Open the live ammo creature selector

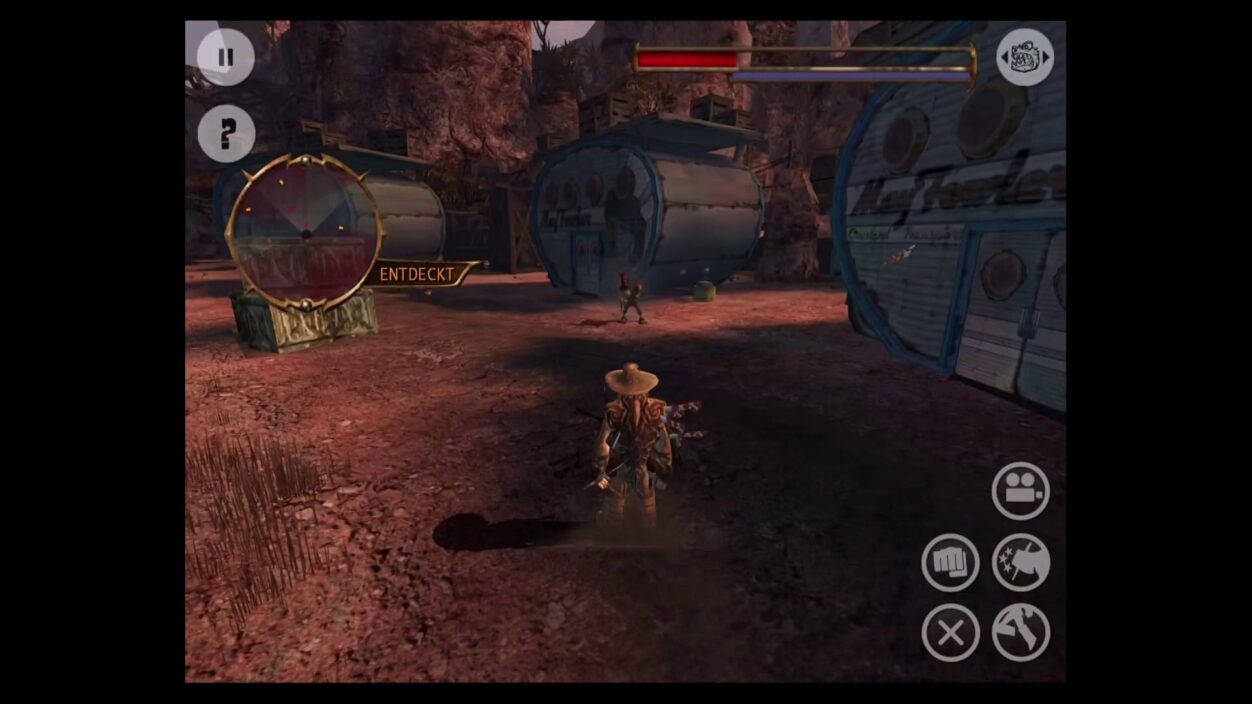1025,57
